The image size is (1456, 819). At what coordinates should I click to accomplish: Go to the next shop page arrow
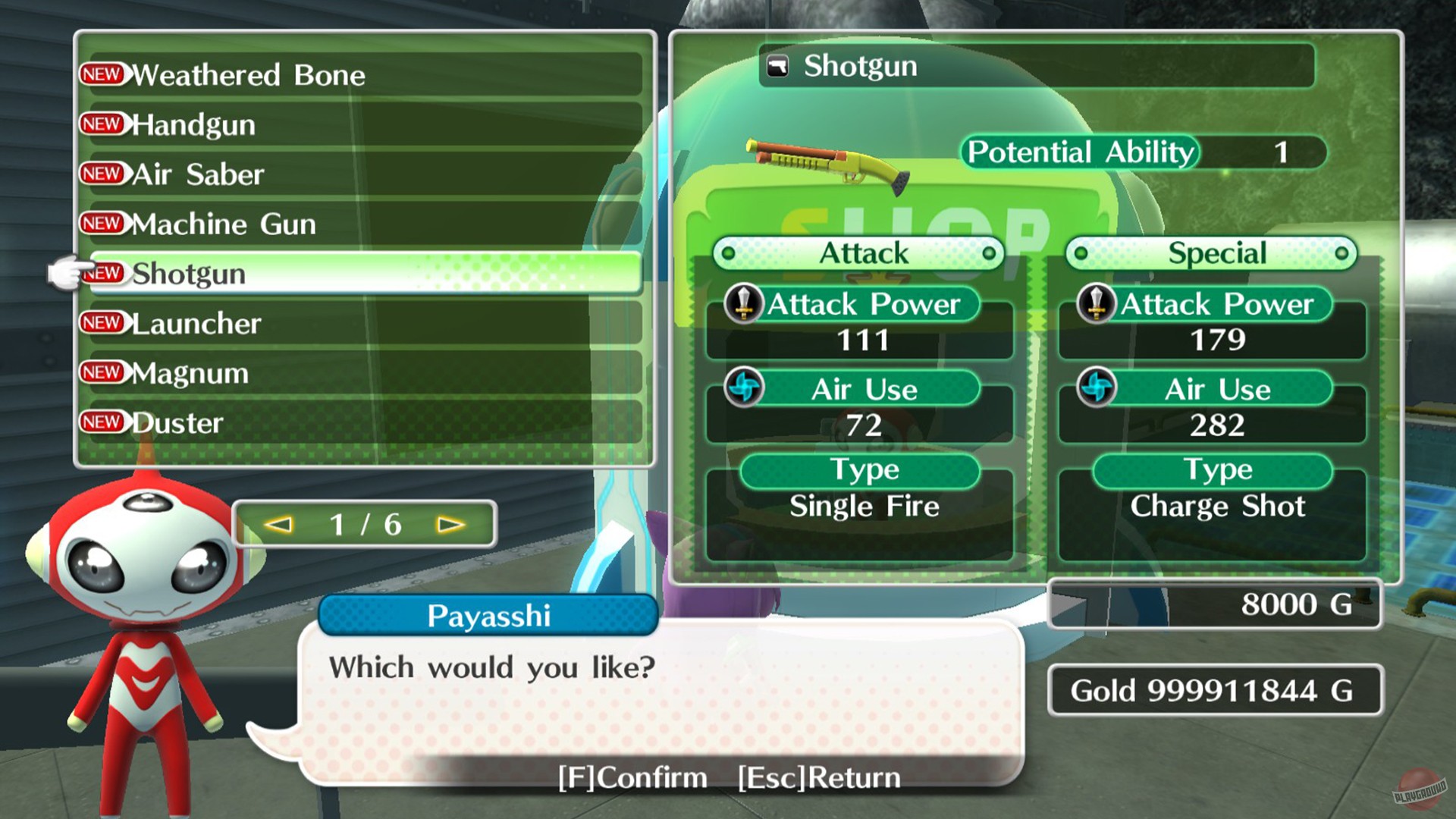[x=450, y=525]
